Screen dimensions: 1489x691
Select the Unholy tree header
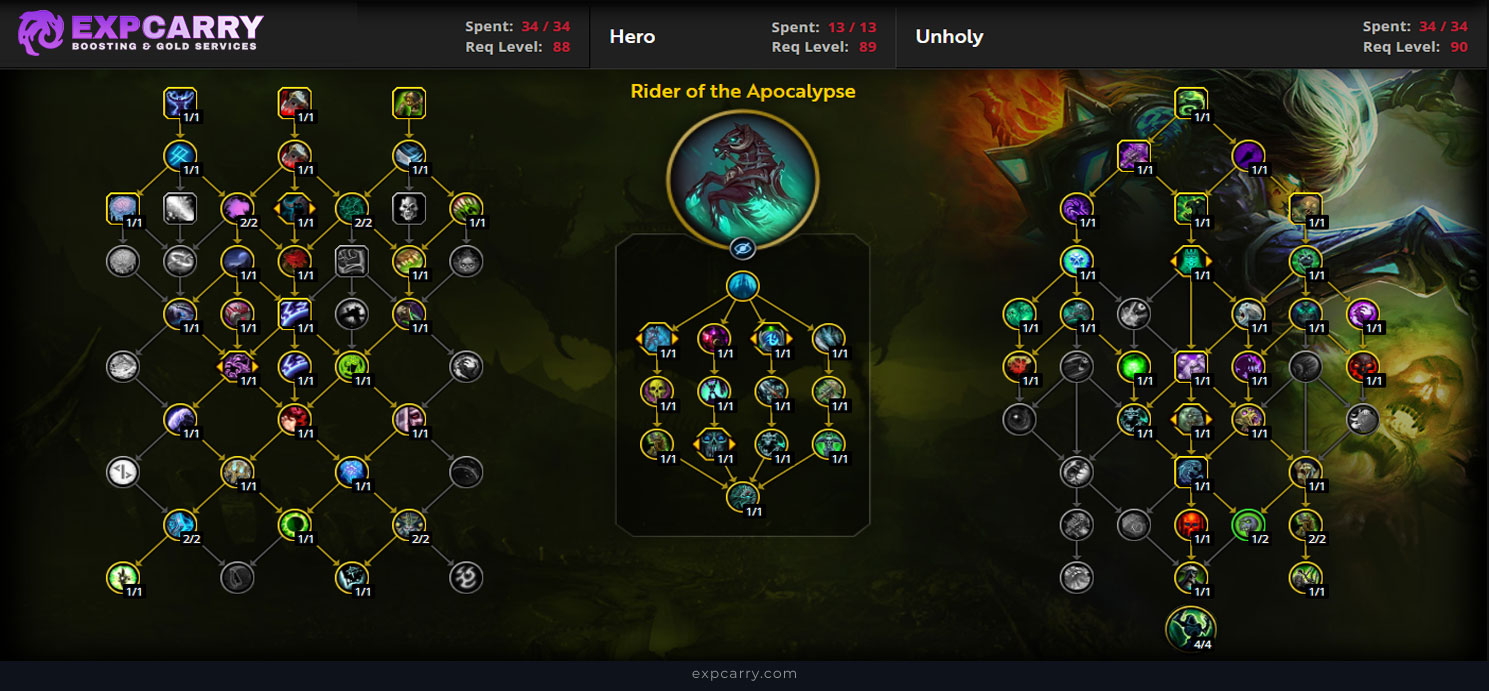pyautogui.click(x=949, y=37)
